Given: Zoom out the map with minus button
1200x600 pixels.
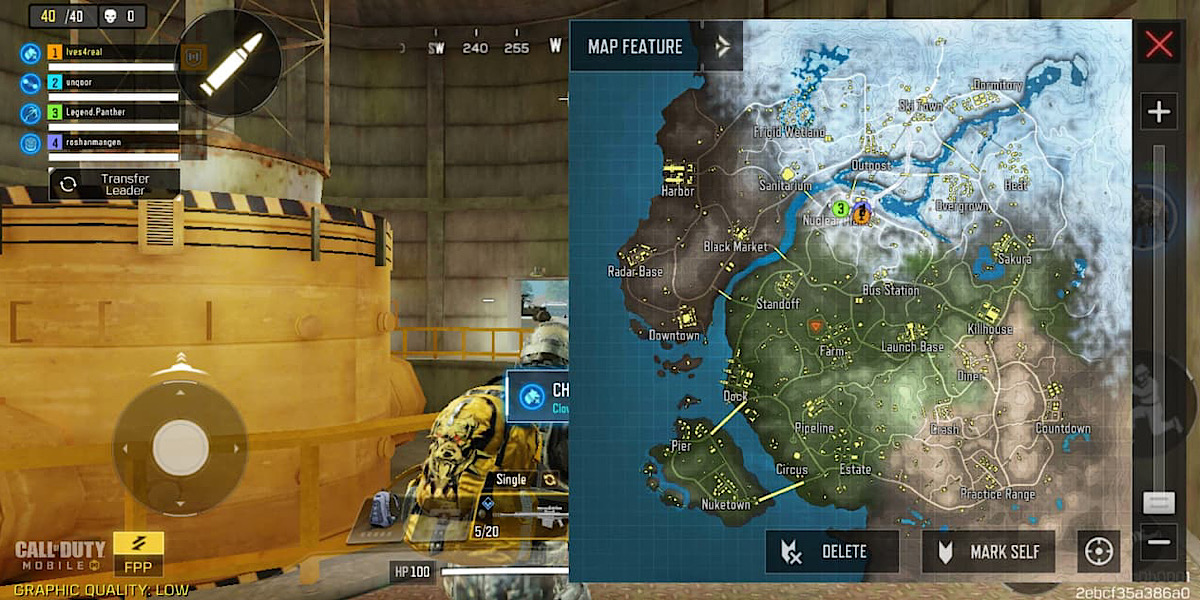Looking at the screenshot, I should 1159,543.
